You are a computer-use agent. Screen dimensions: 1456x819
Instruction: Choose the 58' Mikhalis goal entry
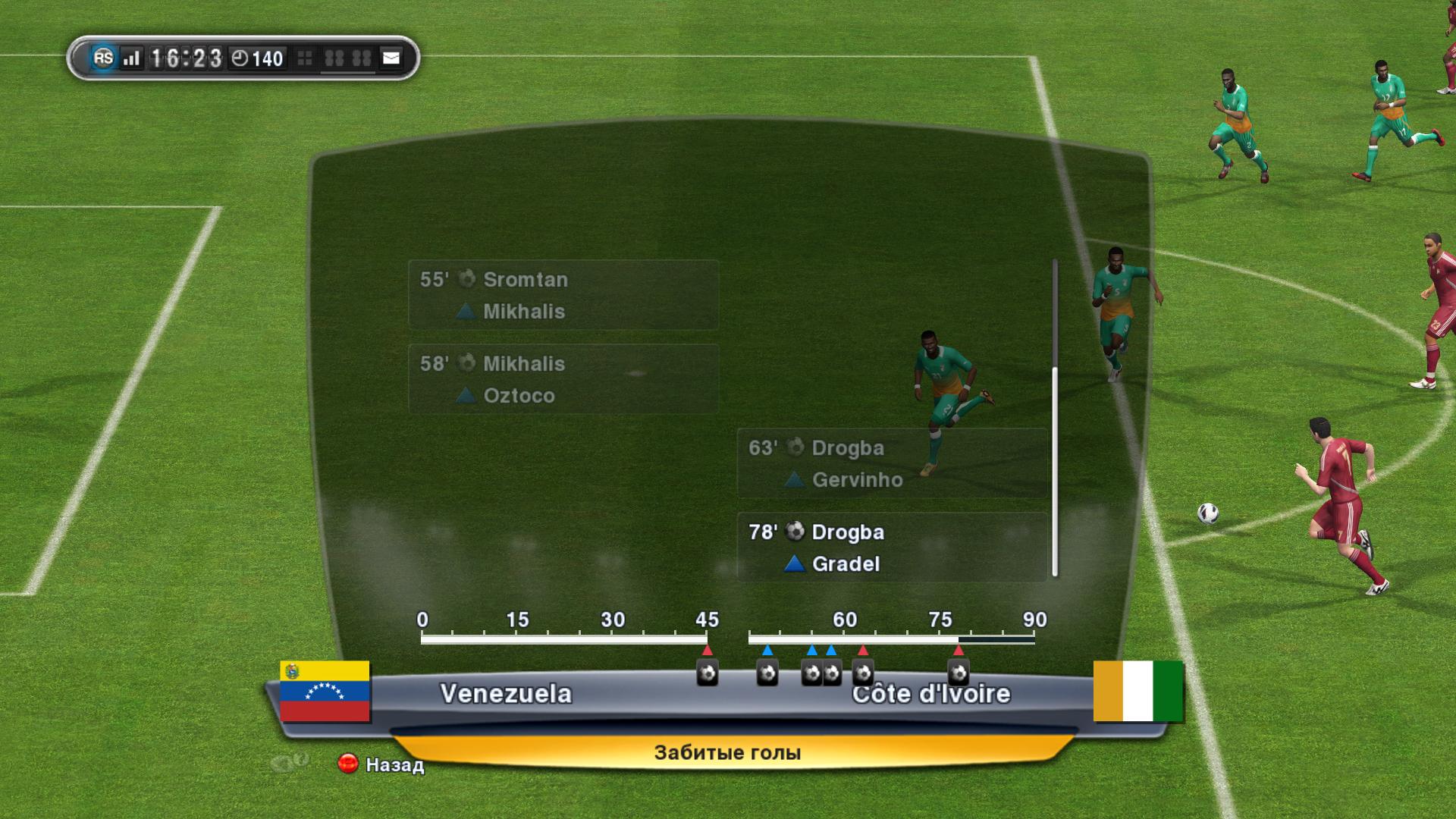563,379
